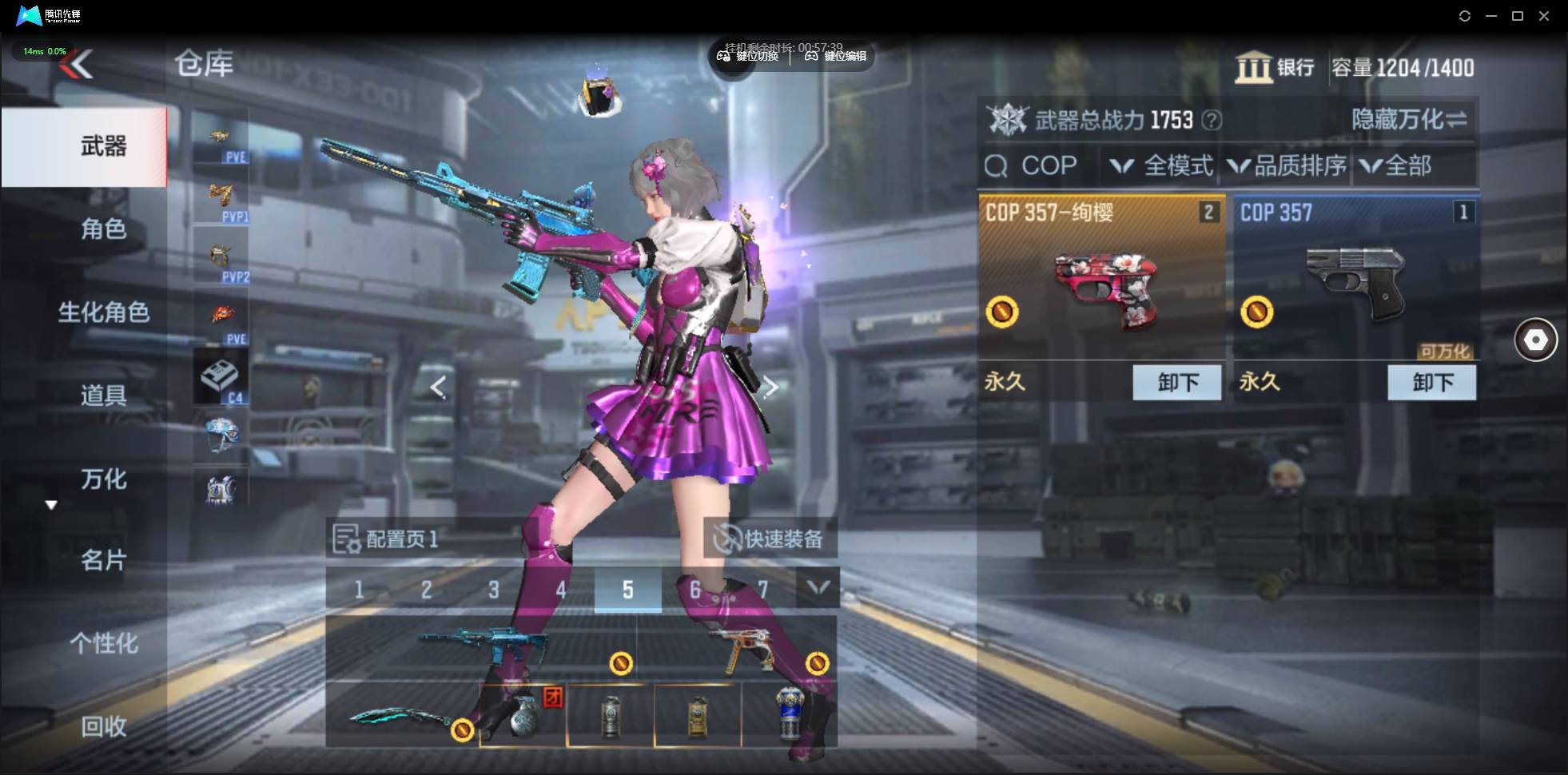Open the 品质排序 sorting dropdown
1568x775 pixels.
tap(1287, 165)
